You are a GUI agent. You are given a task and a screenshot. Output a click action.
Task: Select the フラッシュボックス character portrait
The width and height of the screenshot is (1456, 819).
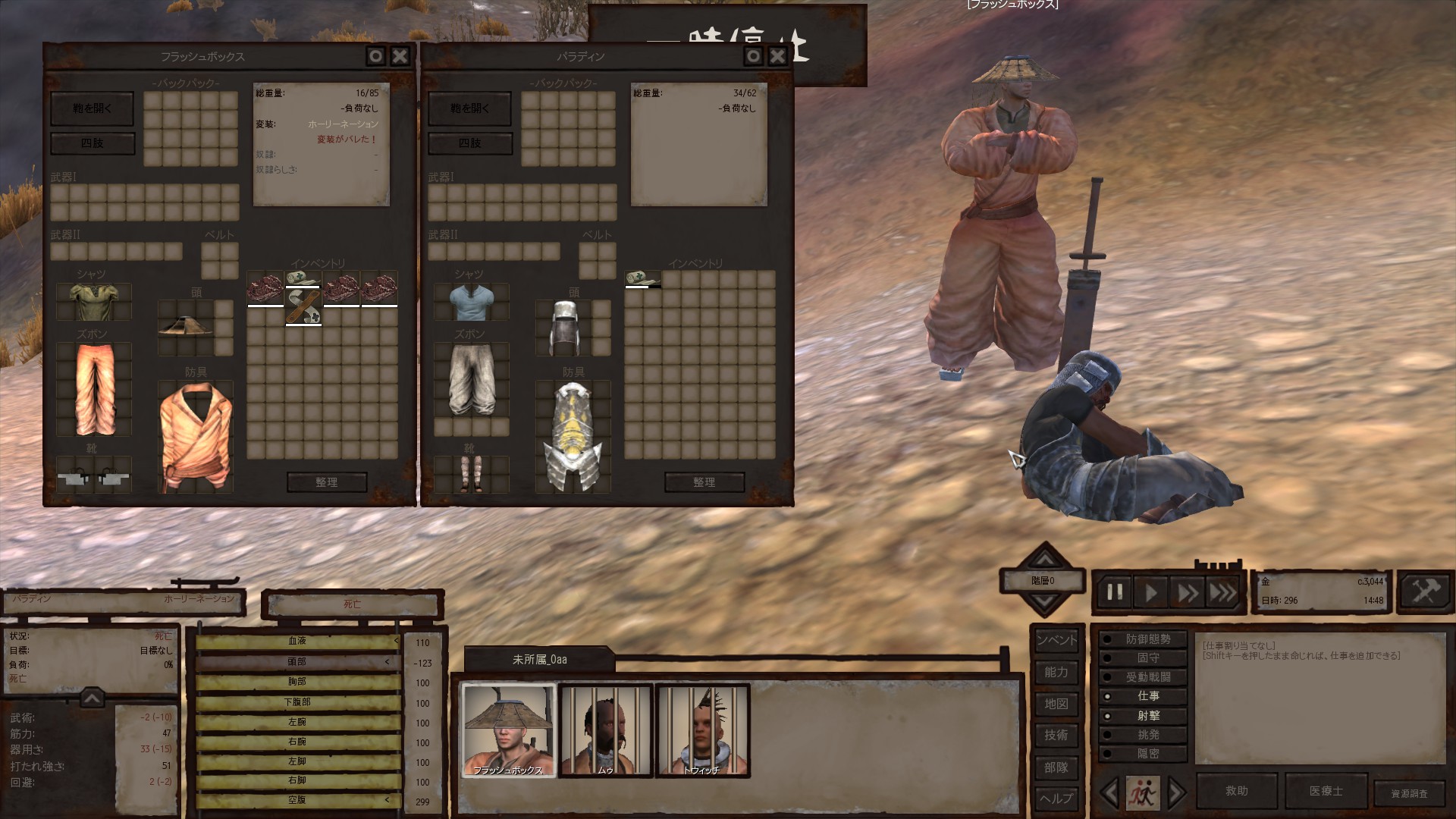click(x=508, y=730)
